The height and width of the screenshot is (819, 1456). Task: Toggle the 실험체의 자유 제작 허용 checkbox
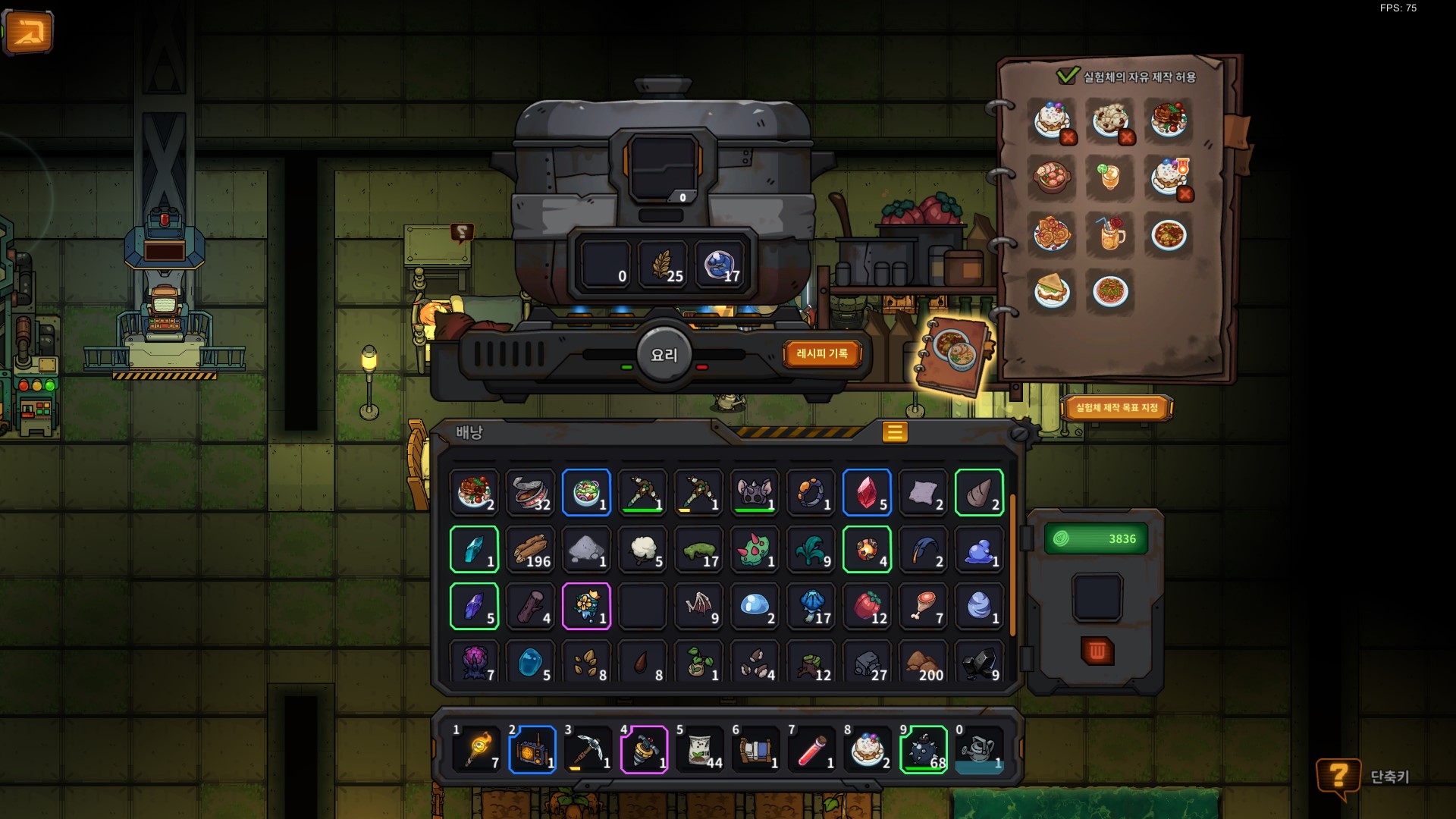point(1067,76)
